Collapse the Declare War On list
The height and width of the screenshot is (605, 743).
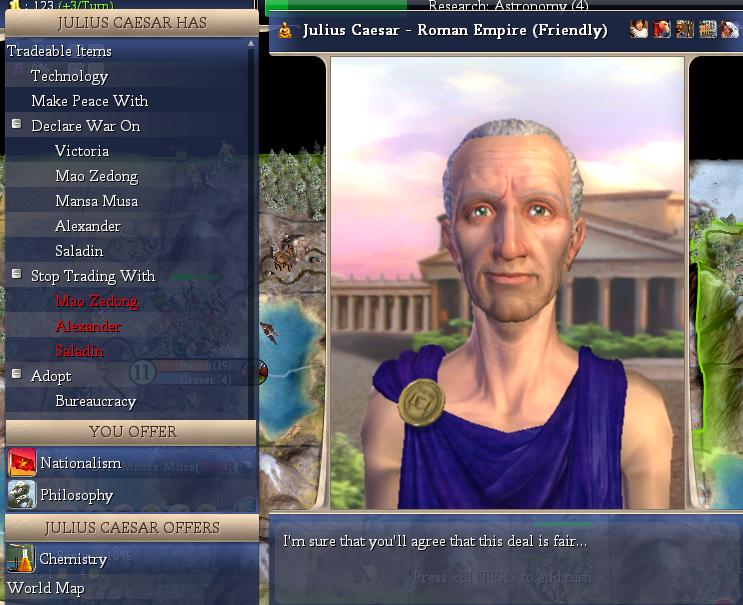tap(17, 125)
